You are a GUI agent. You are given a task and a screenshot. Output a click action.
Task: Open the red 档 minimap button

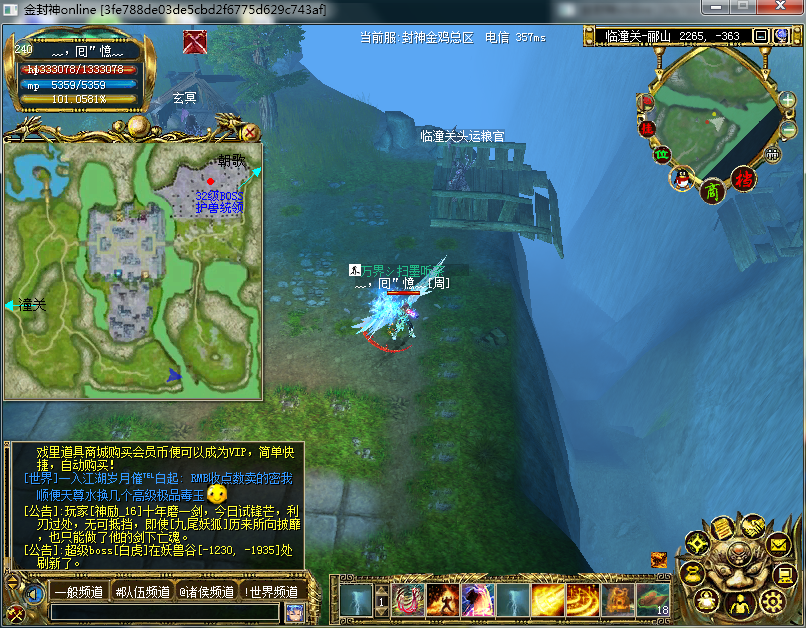pos(743,179)
